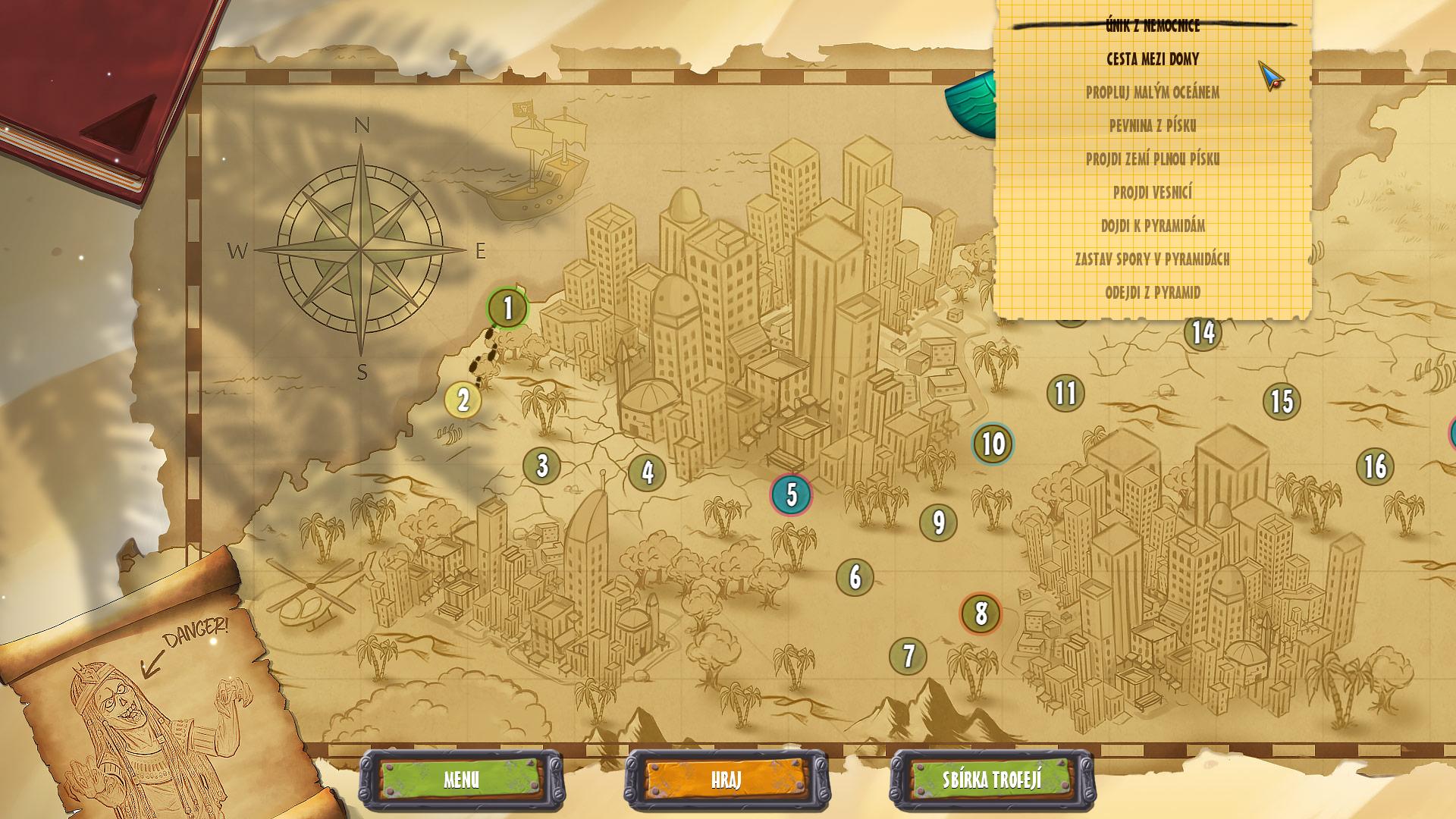1456x819 pixels.
Task: Select level 9 map node
Action: (x=938, y=522)
